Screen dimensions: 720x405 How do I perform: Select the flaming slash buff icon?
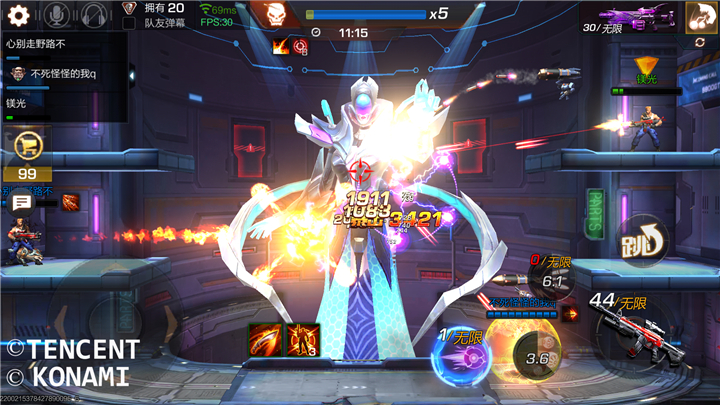tap(265, 338)
